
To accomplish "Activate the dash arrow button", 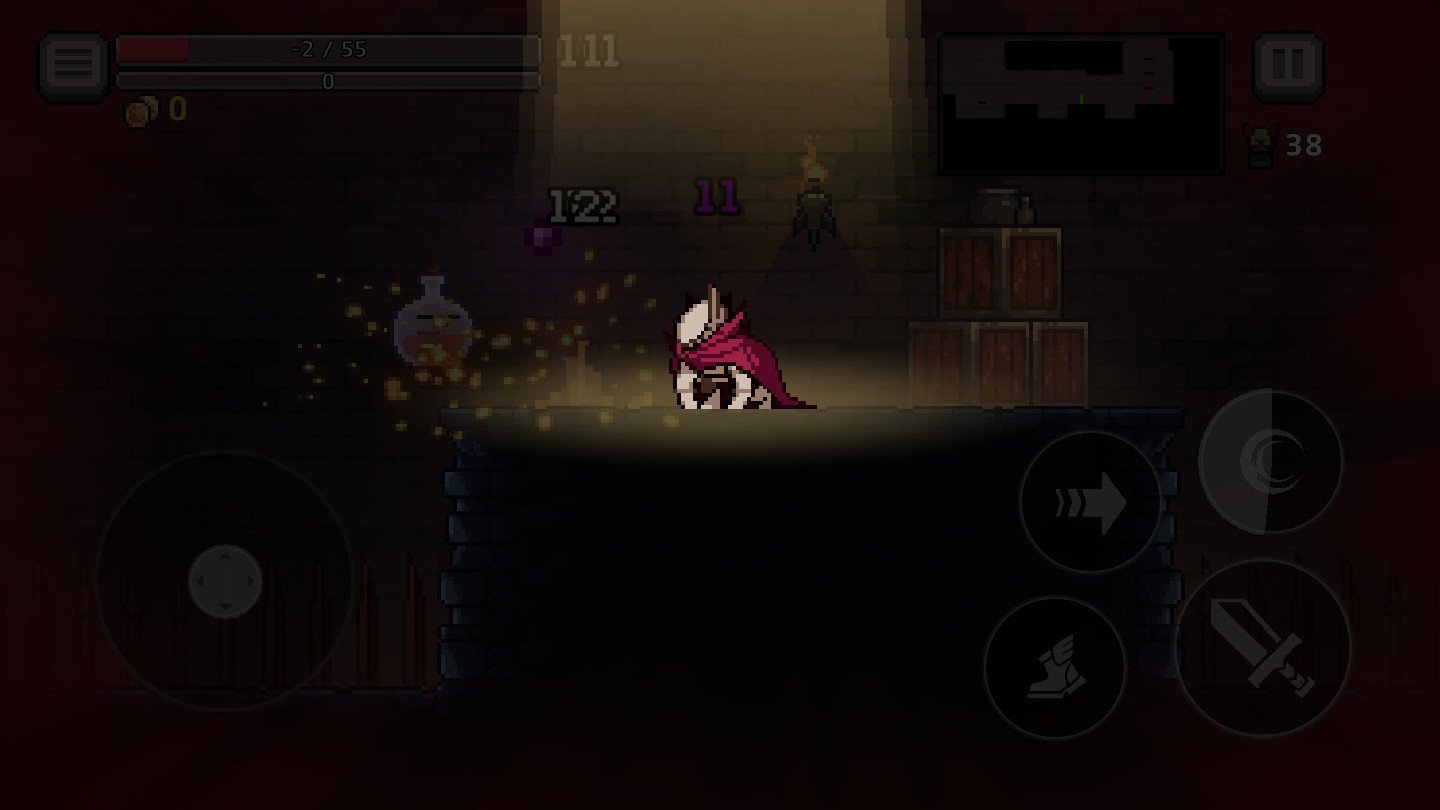I will pos(1090,502).
